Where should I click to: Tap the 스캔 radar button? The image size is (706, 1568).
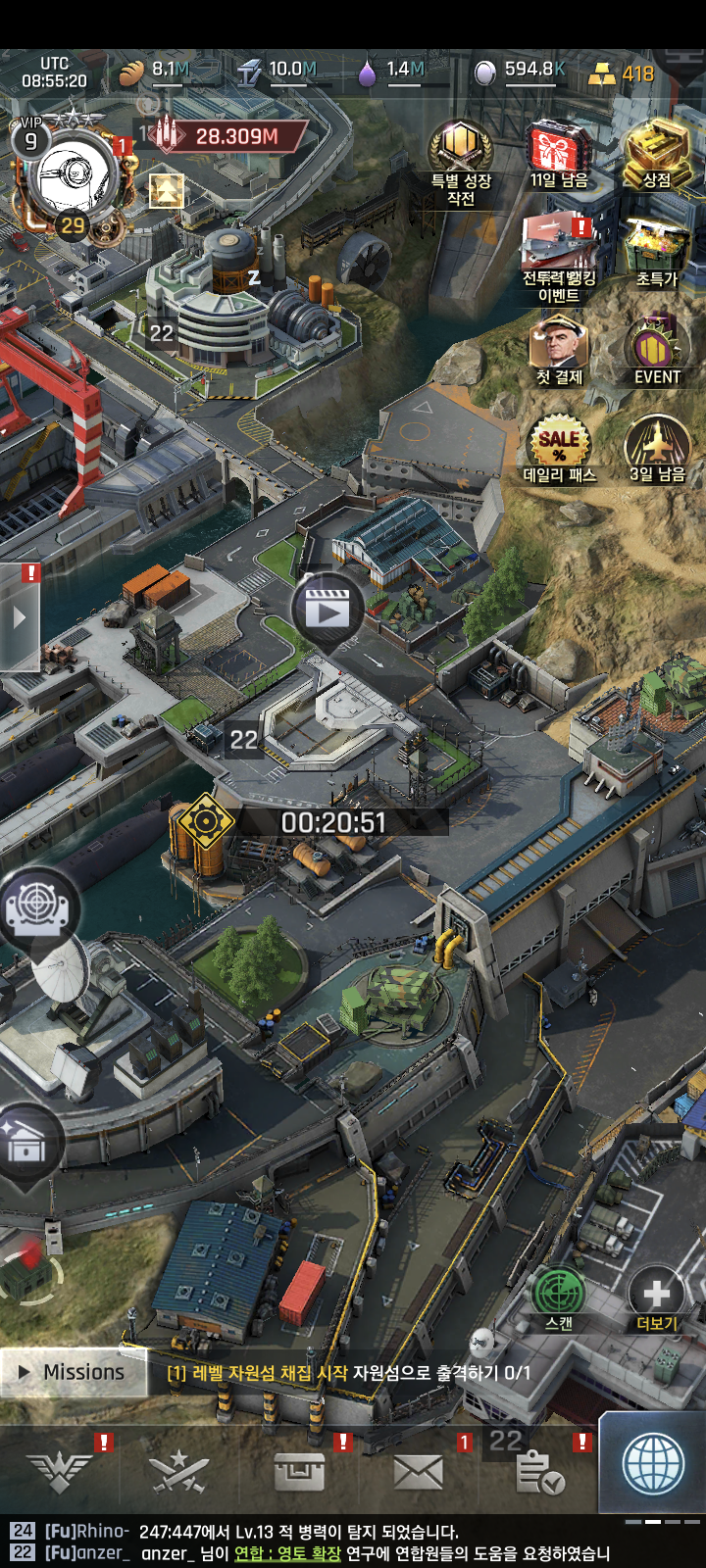click(558, 1296)
